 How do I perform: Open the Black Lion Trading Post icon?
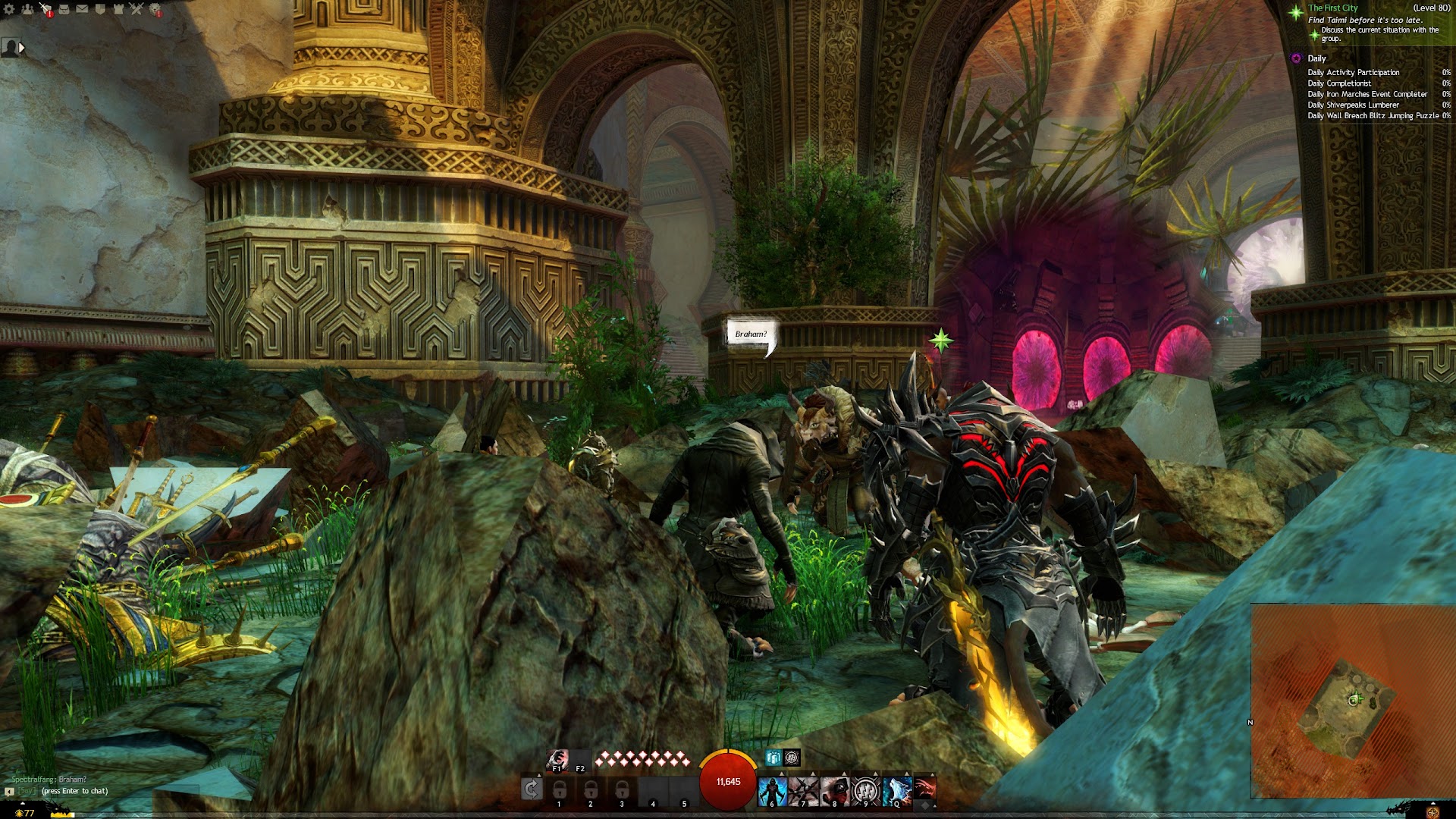tap(155, 9)
